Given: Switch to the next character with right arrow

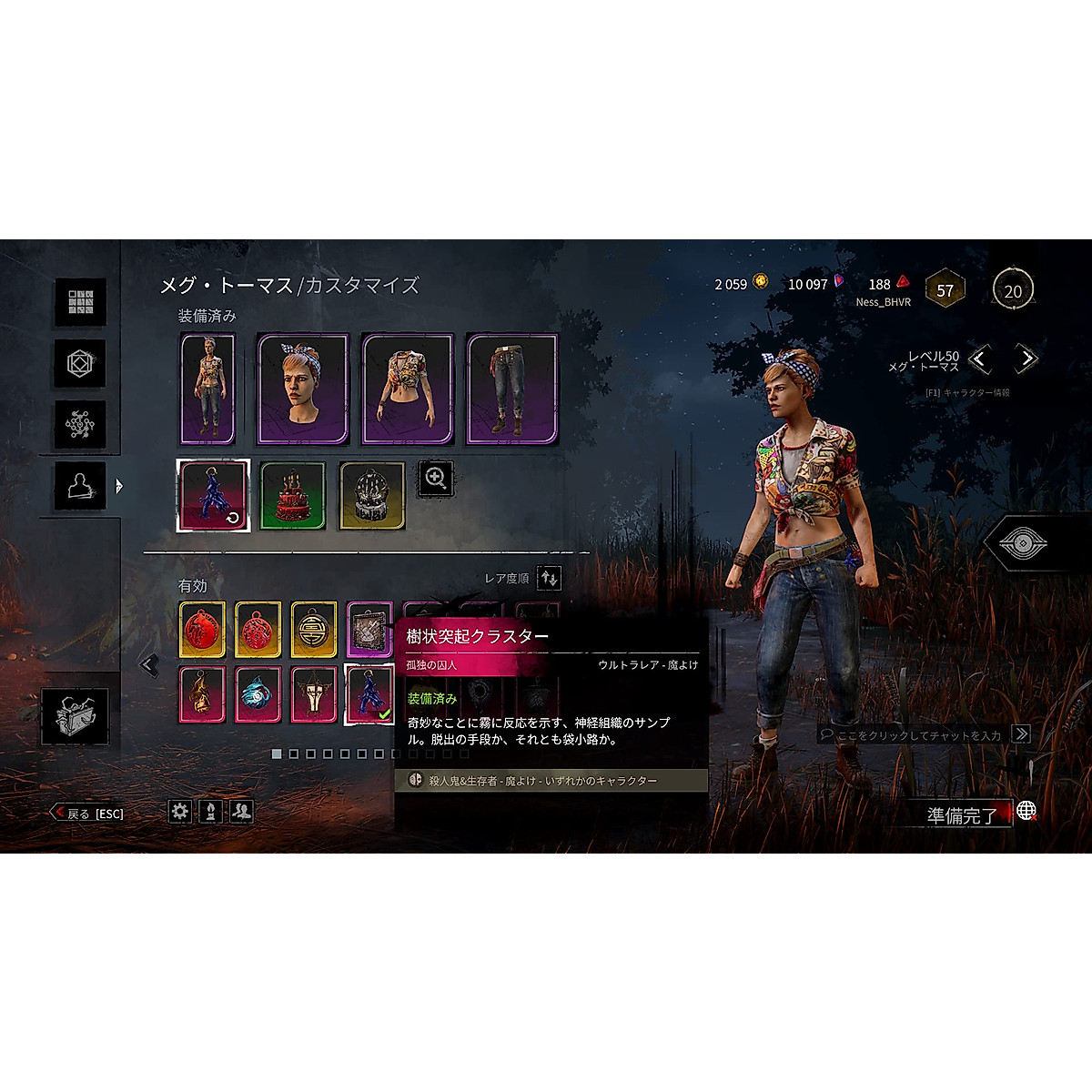Looking at the screenshot, I should coord(1026,359).
